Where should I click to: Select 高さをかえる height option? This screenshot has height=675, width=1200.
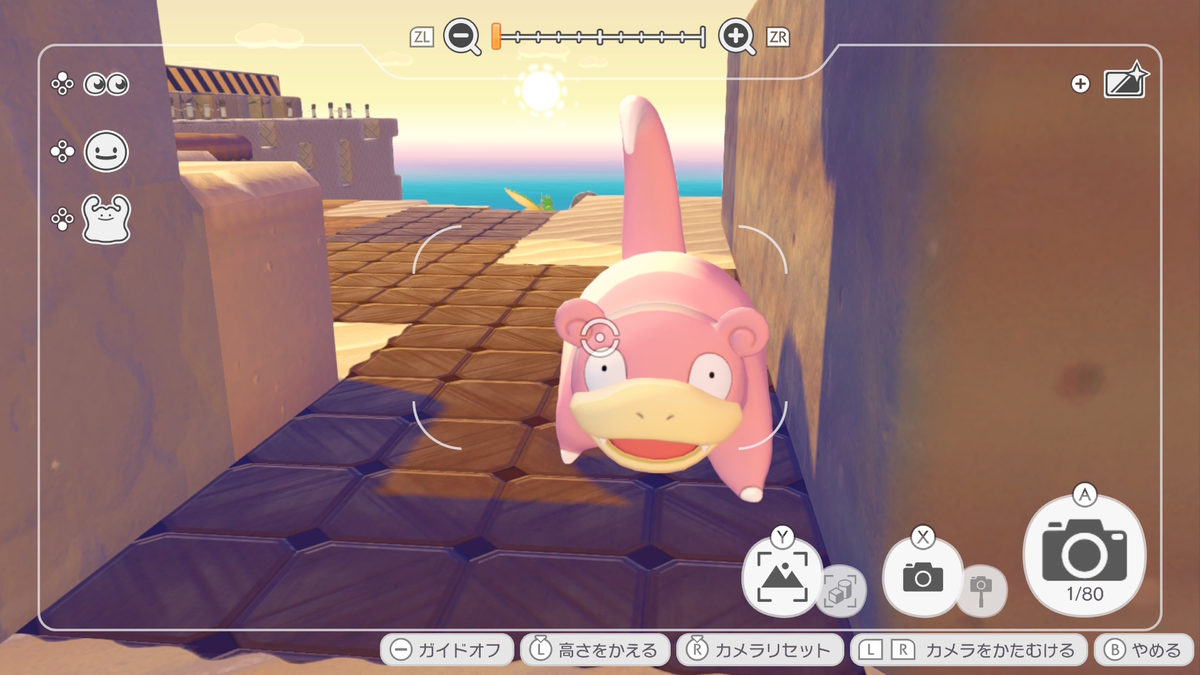594,650
